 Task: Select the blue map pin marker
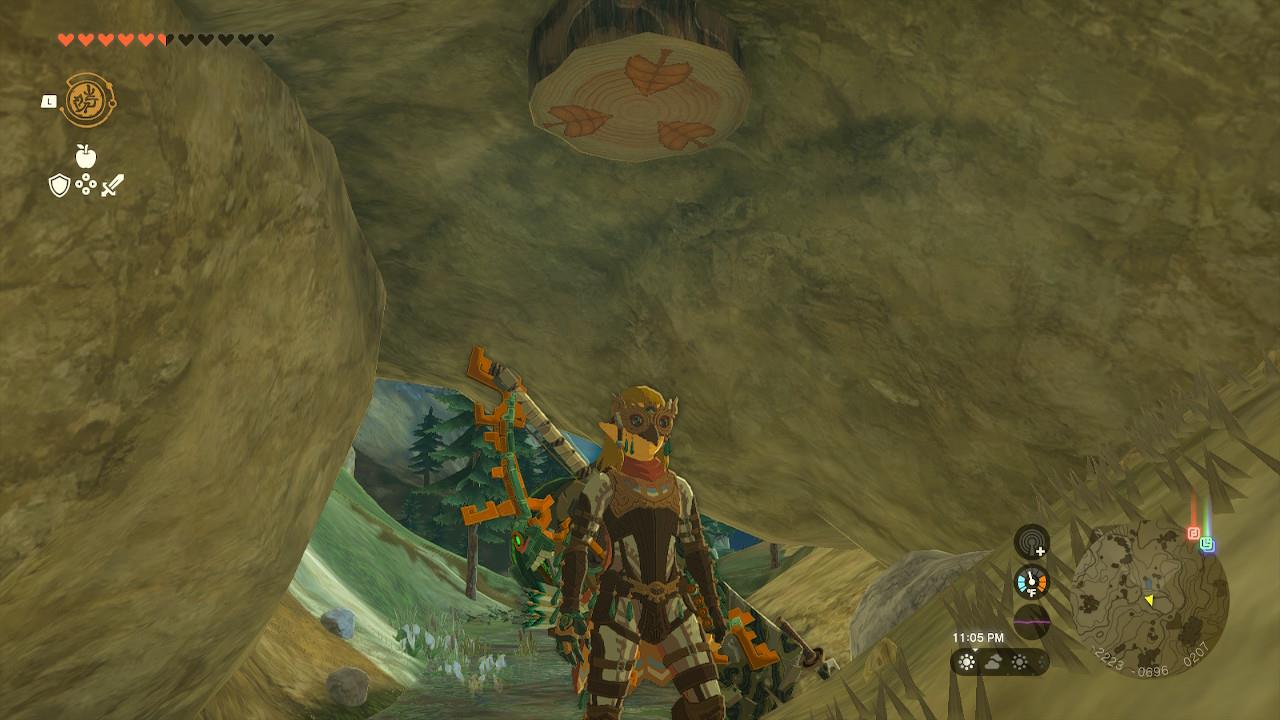[x=1207, y=544]
